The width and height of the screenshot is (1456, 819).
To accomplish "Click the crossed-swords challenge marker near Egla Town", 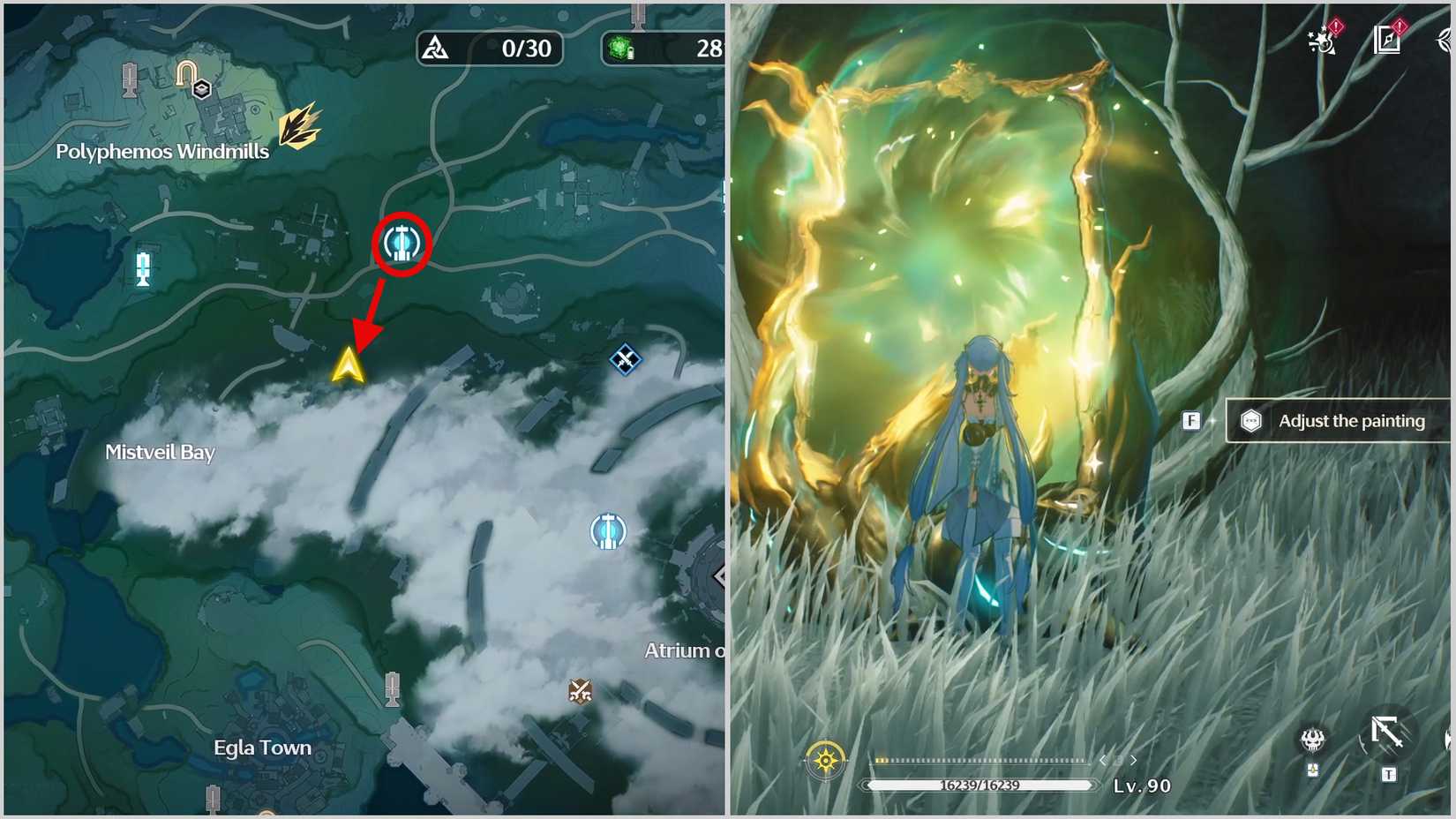I will (x=580, y=690).
